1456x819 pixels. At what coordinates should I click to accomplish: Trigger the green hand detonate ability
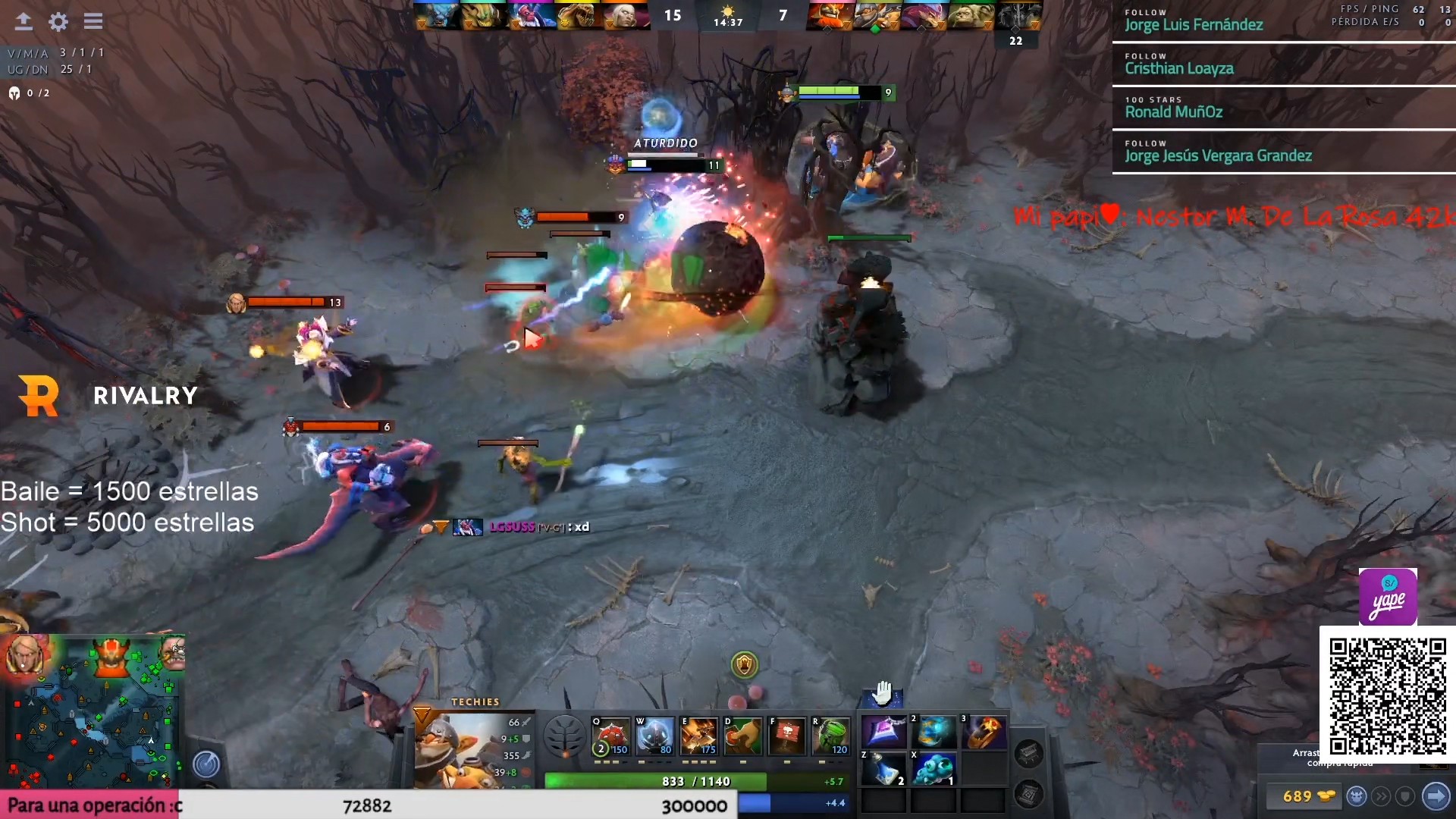pos(743,736)
